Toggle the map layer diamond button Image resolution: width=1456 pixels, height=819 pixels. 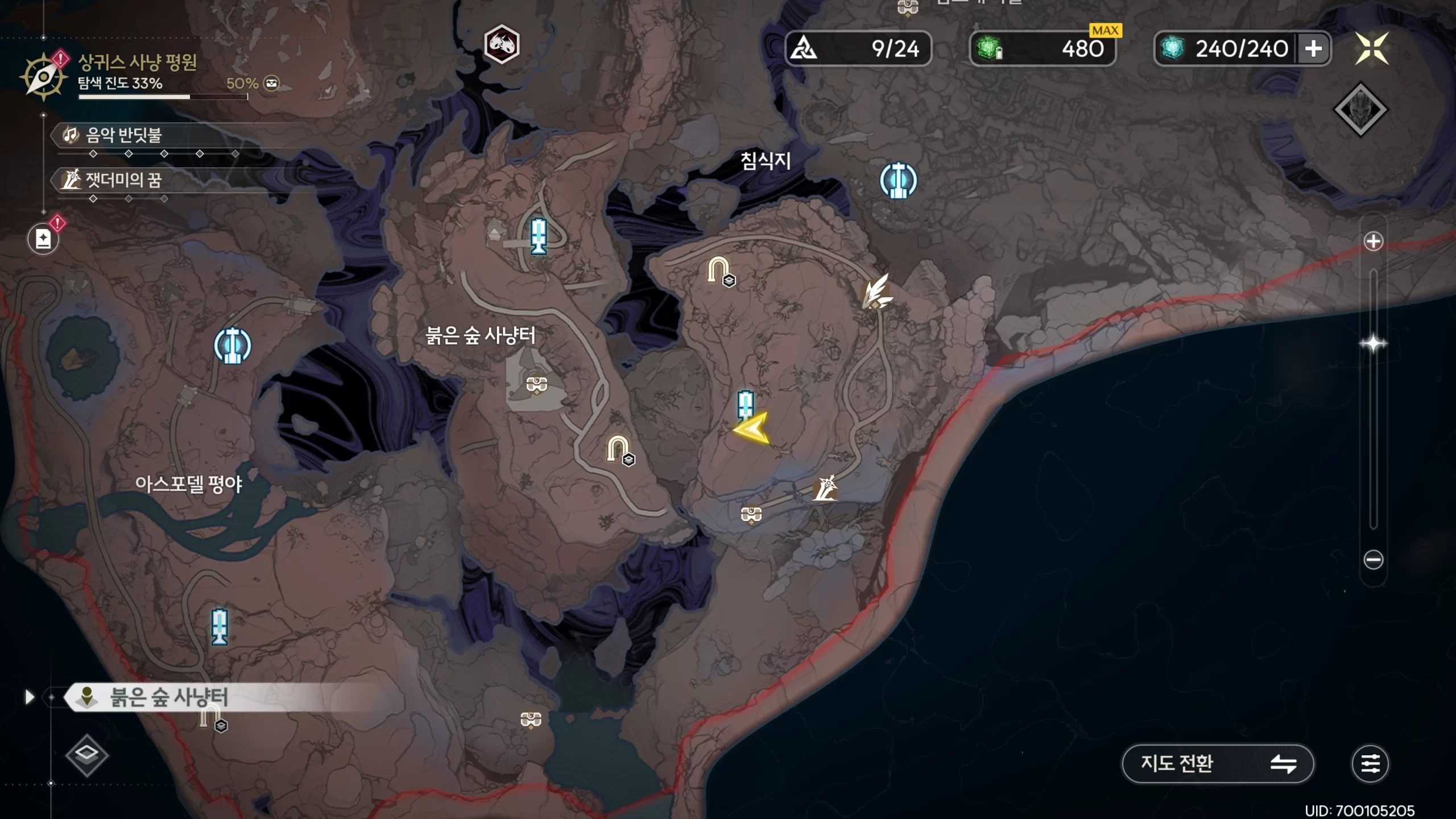(x=86, y=755)
